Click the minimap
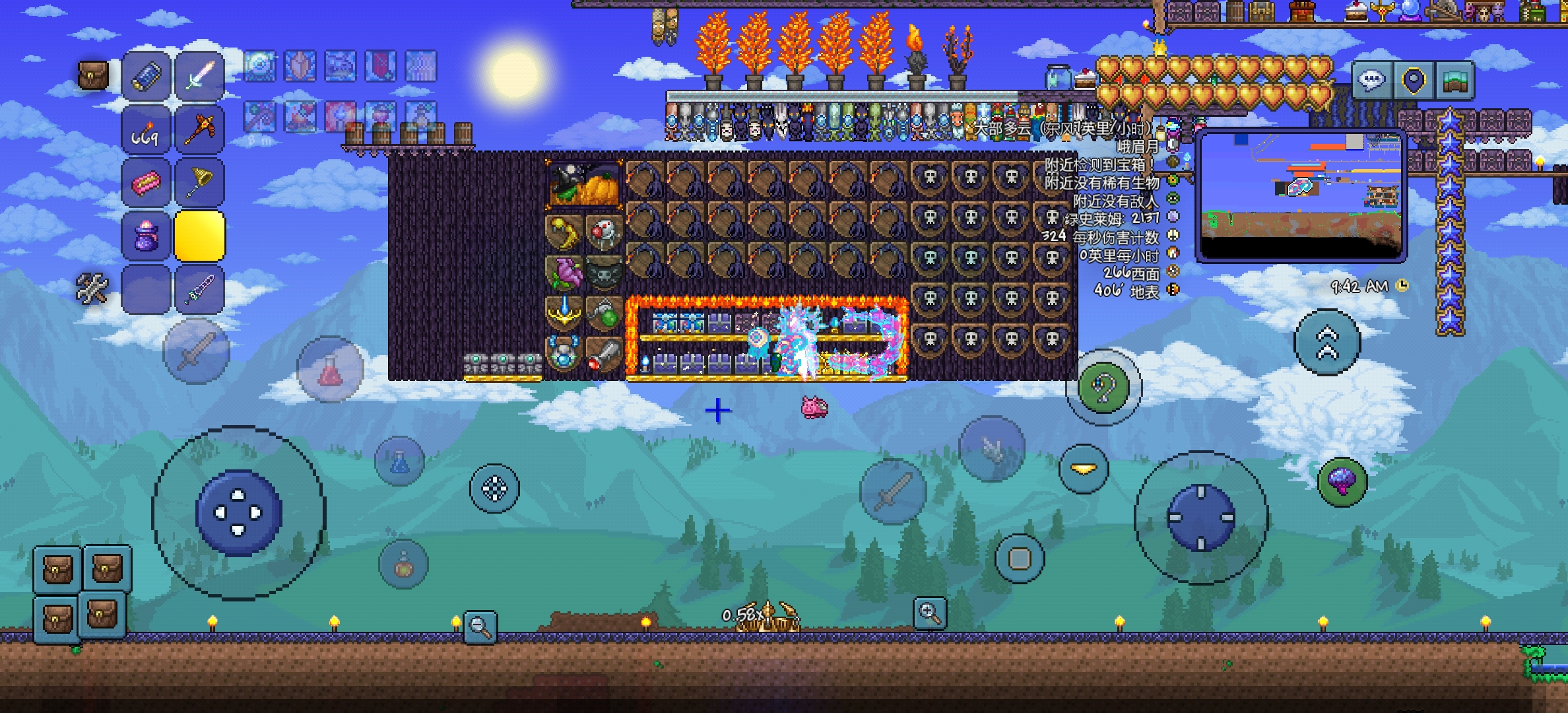This screenshot has width=1568, height=713. 1300,196
